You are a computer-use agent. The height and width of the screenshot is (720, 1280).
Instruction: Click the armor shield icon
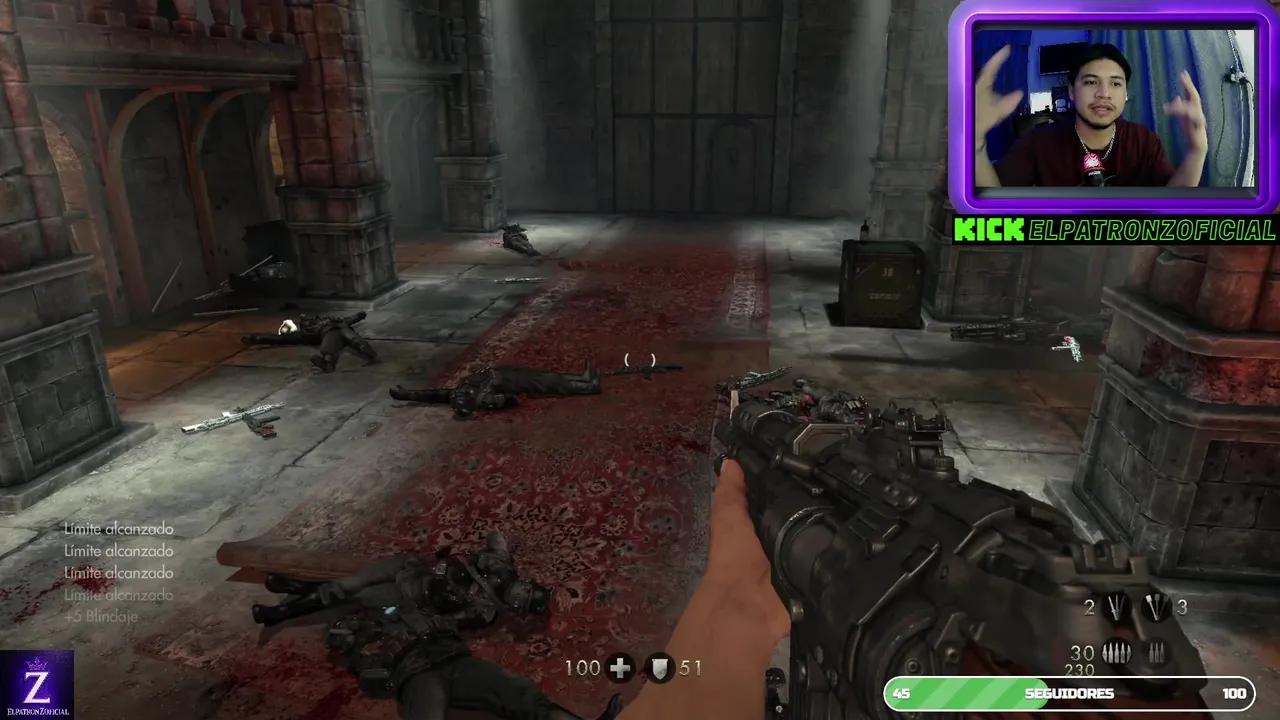(659, 668)
